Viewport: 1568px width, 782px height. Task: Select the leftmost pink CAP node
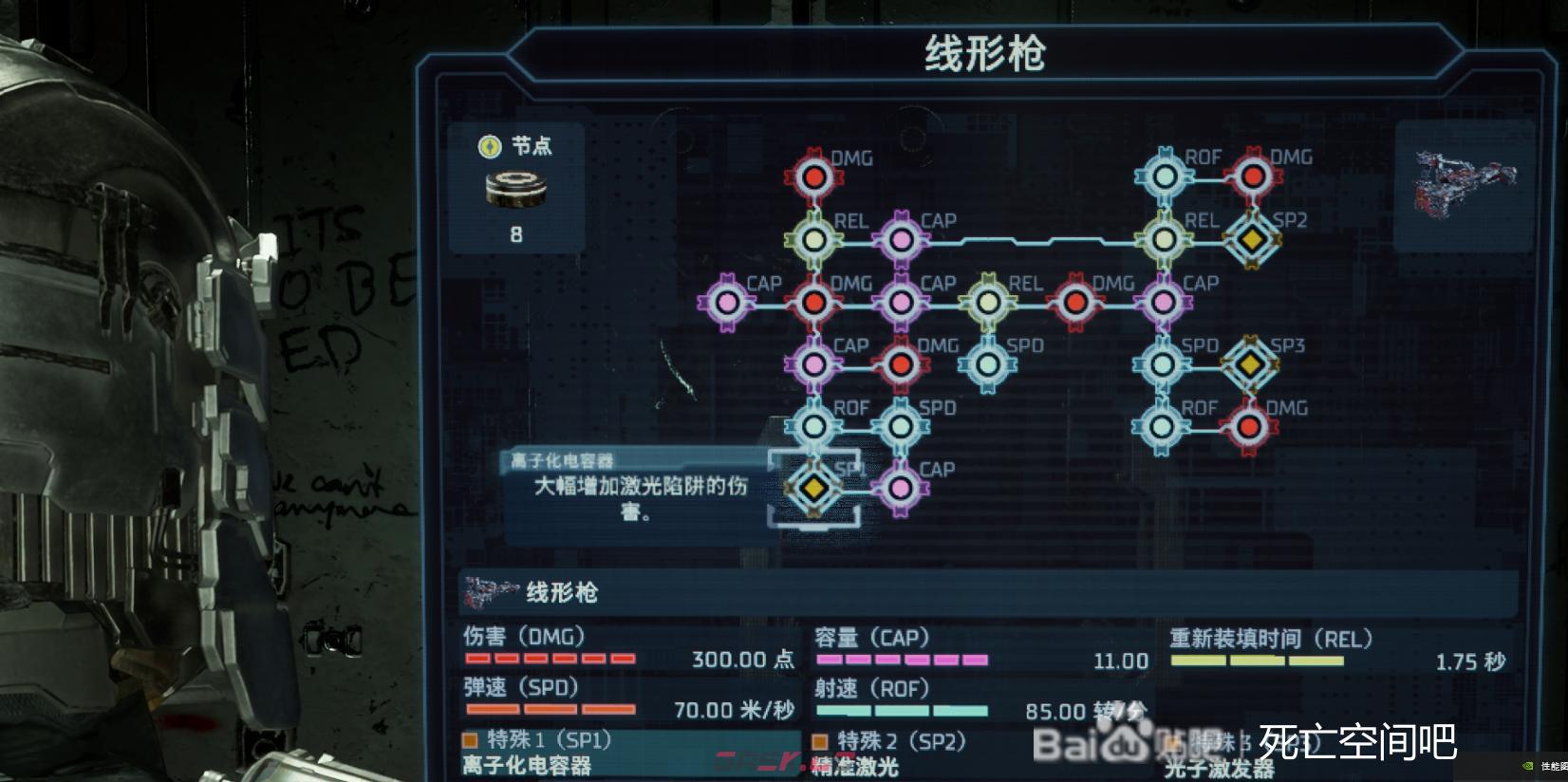(726, 302)
